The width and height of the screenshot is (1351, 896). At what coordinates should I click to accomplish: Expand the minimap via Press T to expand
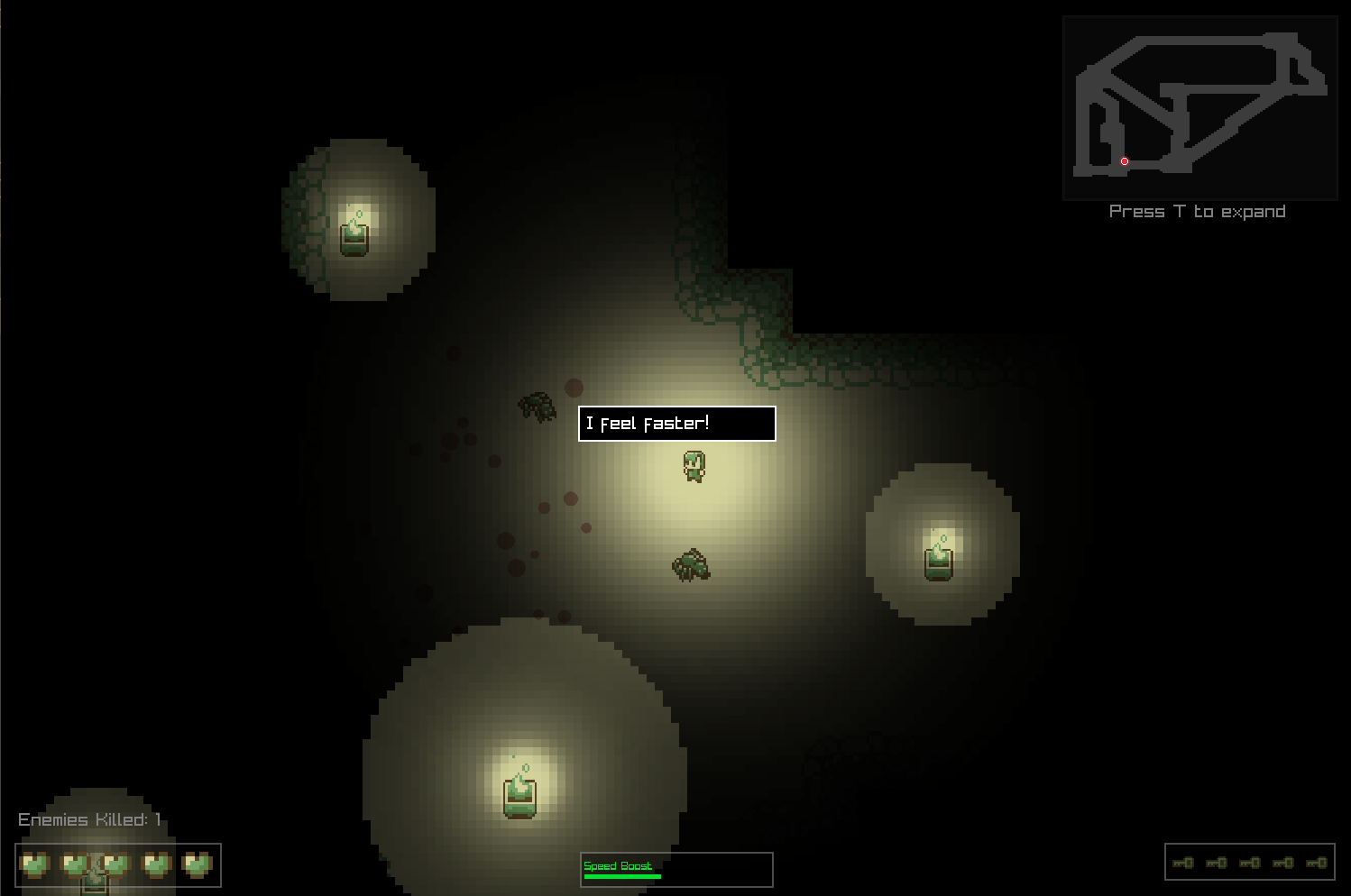1197,211
